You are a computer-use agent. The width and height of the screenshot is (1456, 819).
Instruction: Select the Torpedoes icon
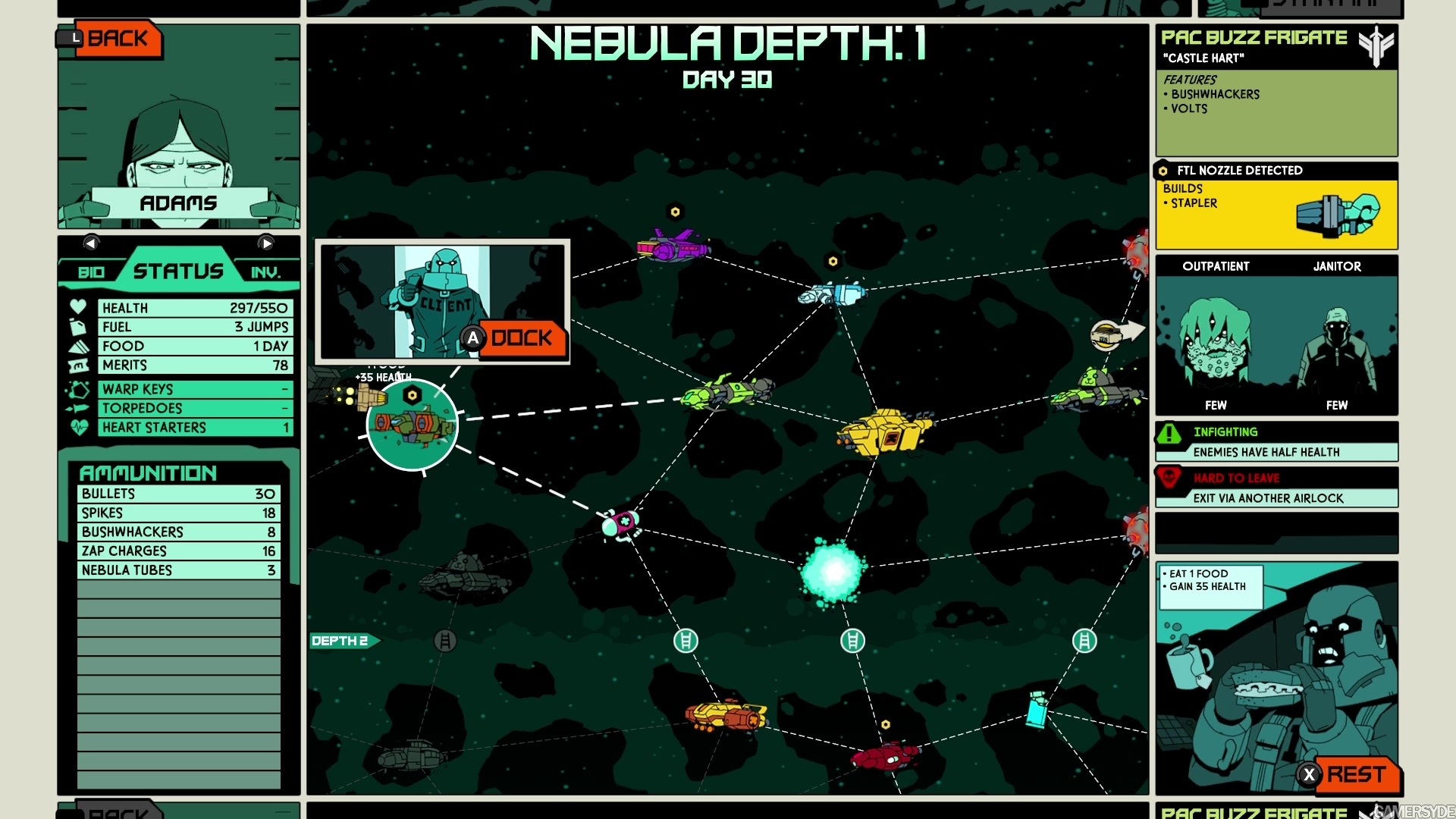tap(78, 408)
